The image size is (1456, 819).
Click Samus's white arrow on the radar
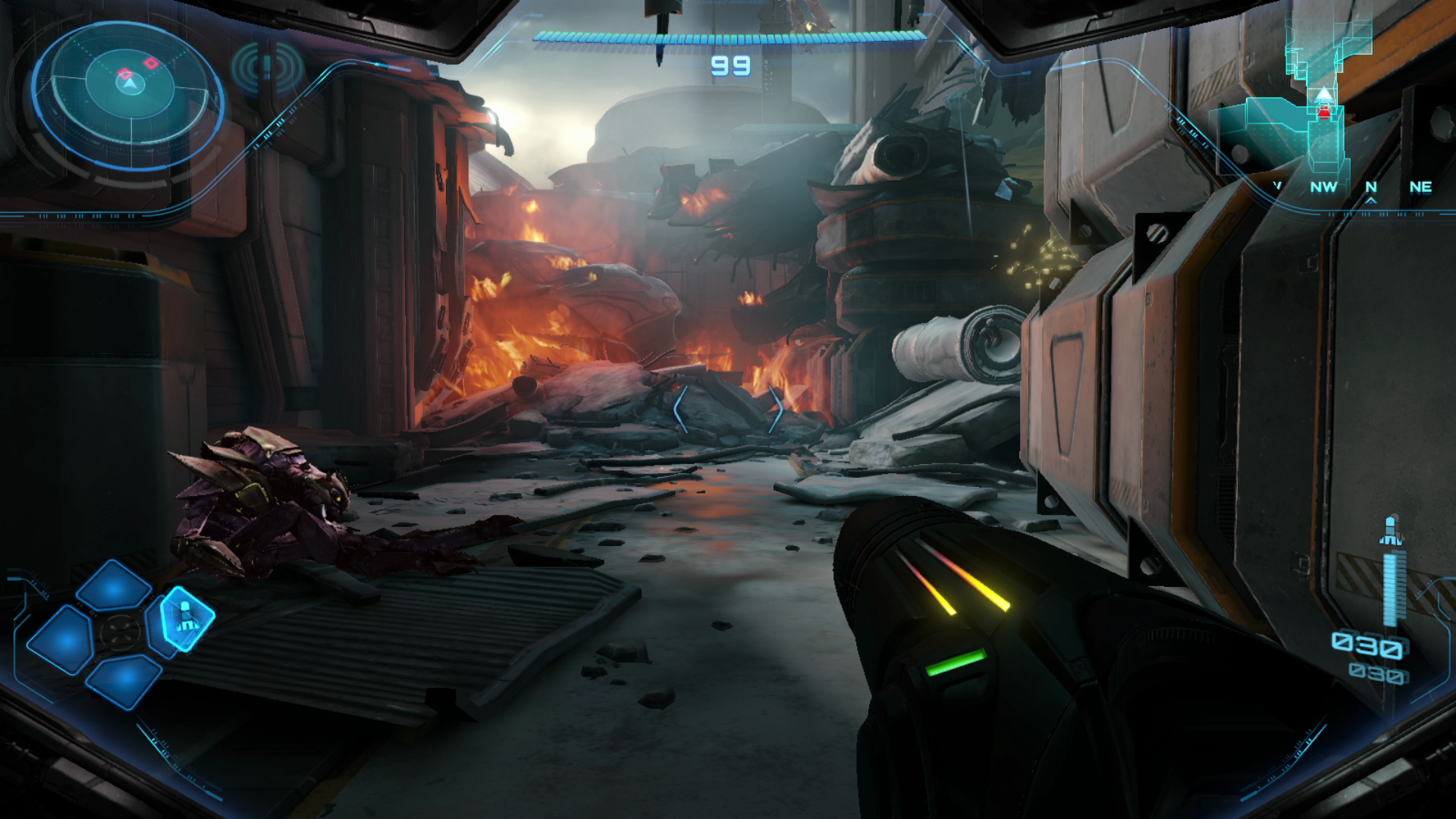130,83
